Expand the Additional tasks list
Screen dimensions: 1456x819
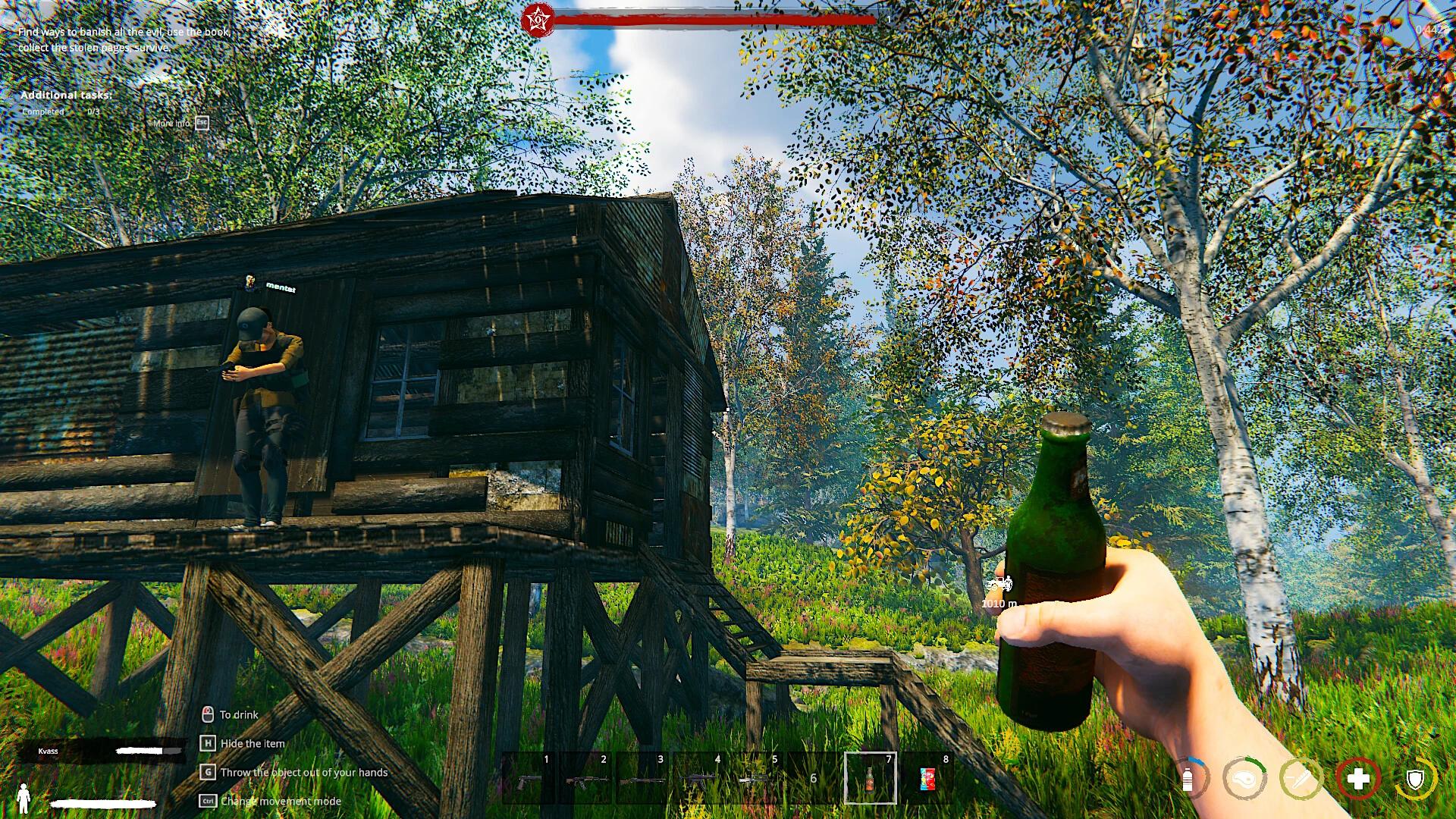(x=67, y=96)
